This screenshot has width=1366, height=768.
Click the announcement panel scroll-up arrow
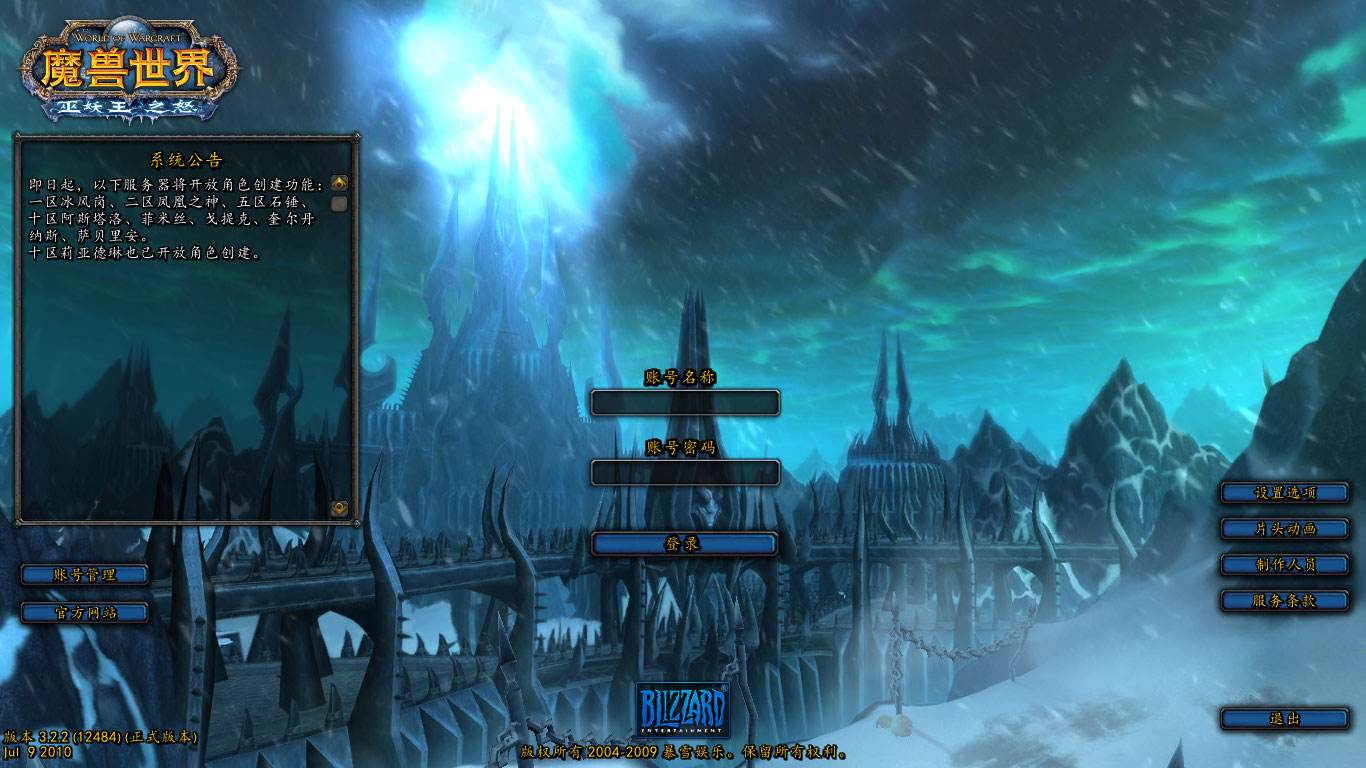pos(340,184)
